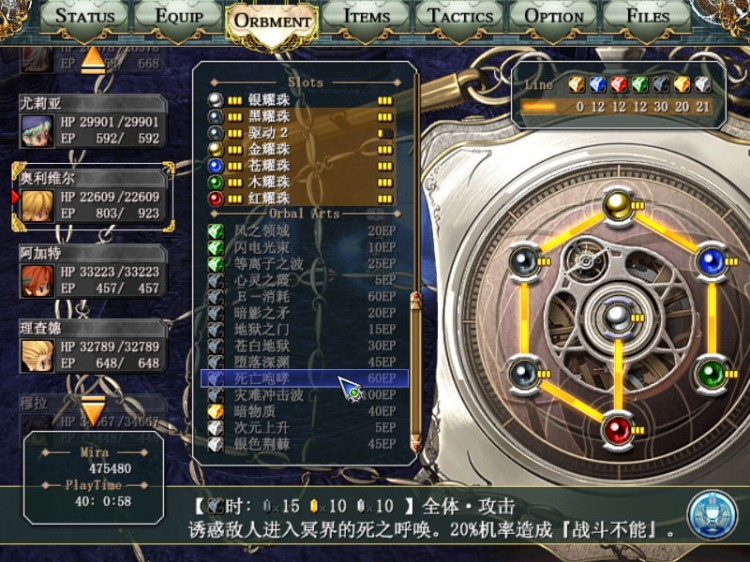Go to the Tactics tab
The image size is (750, 562).
(x=460, y=17)
